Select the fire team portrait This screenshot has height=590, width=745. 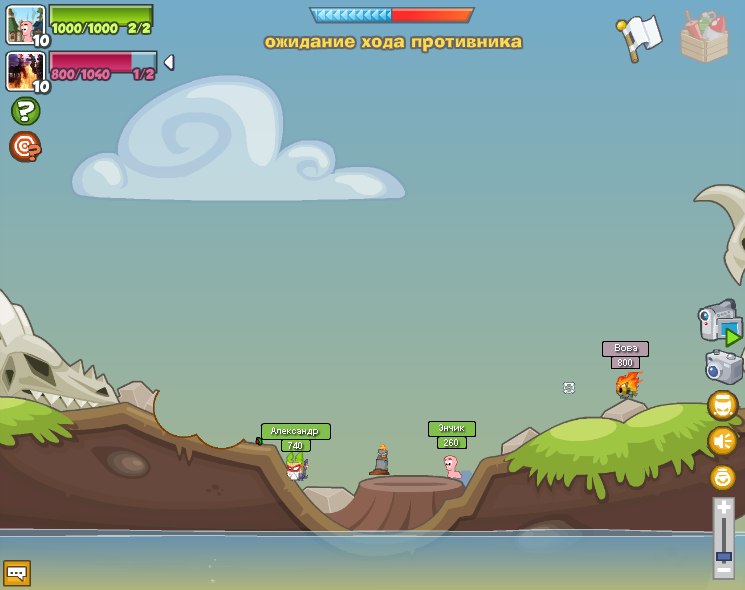pyautogui.click(x=24, y=70)
